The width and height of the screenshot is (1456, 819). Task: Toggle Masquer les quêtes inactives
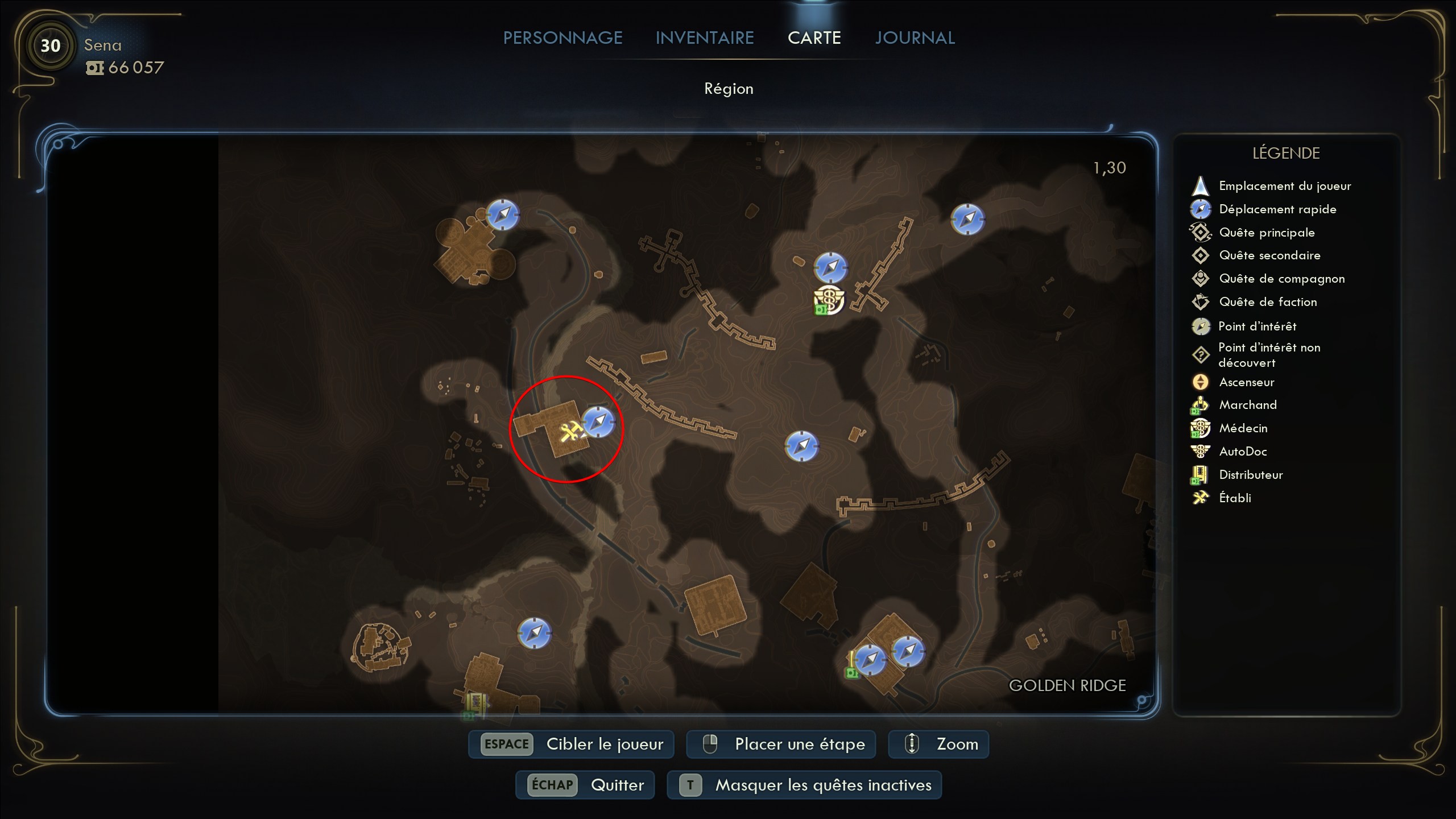tap(804, 785)
